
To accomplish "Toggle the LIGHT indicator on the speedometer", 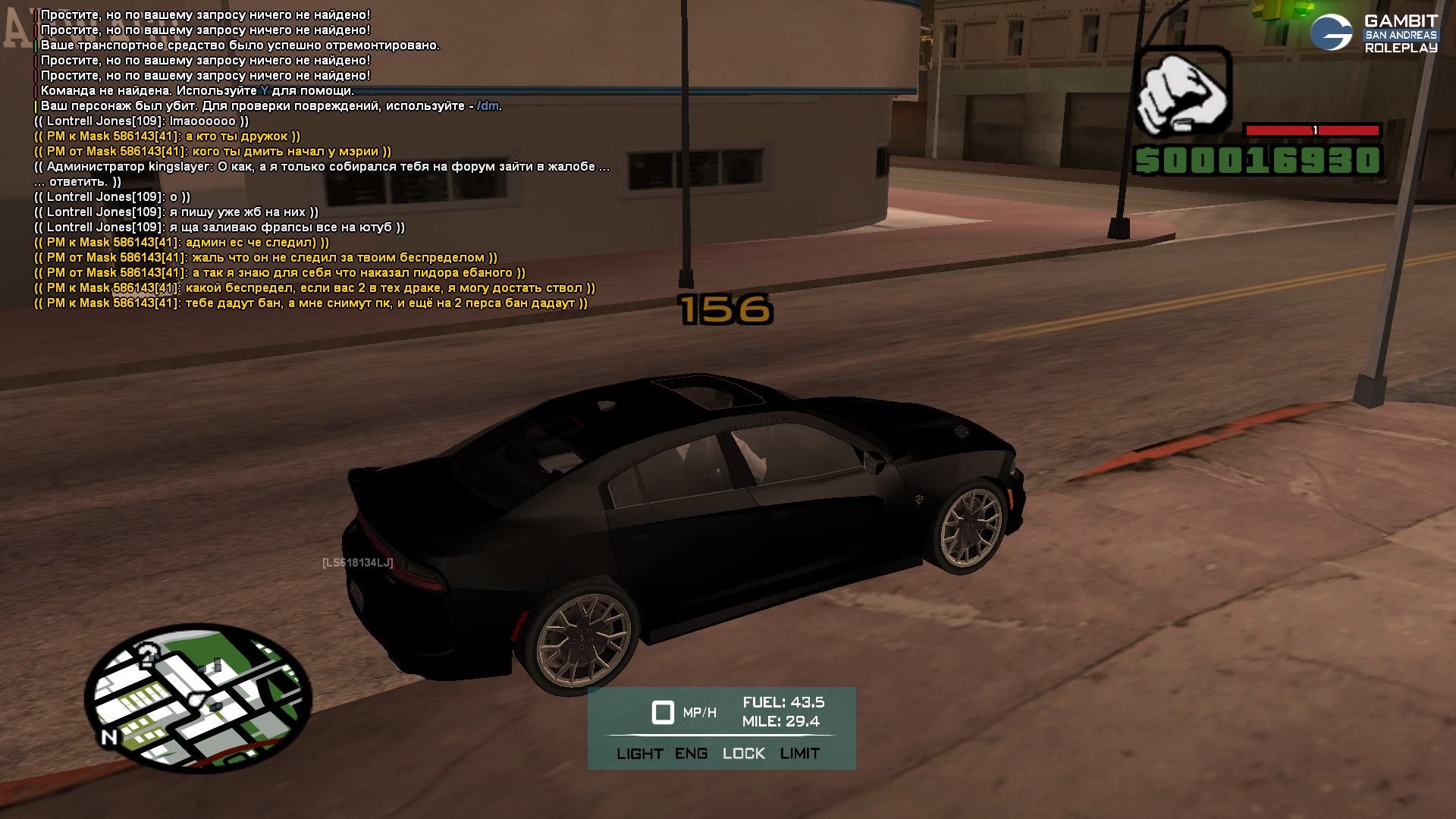I will [639, 754].
